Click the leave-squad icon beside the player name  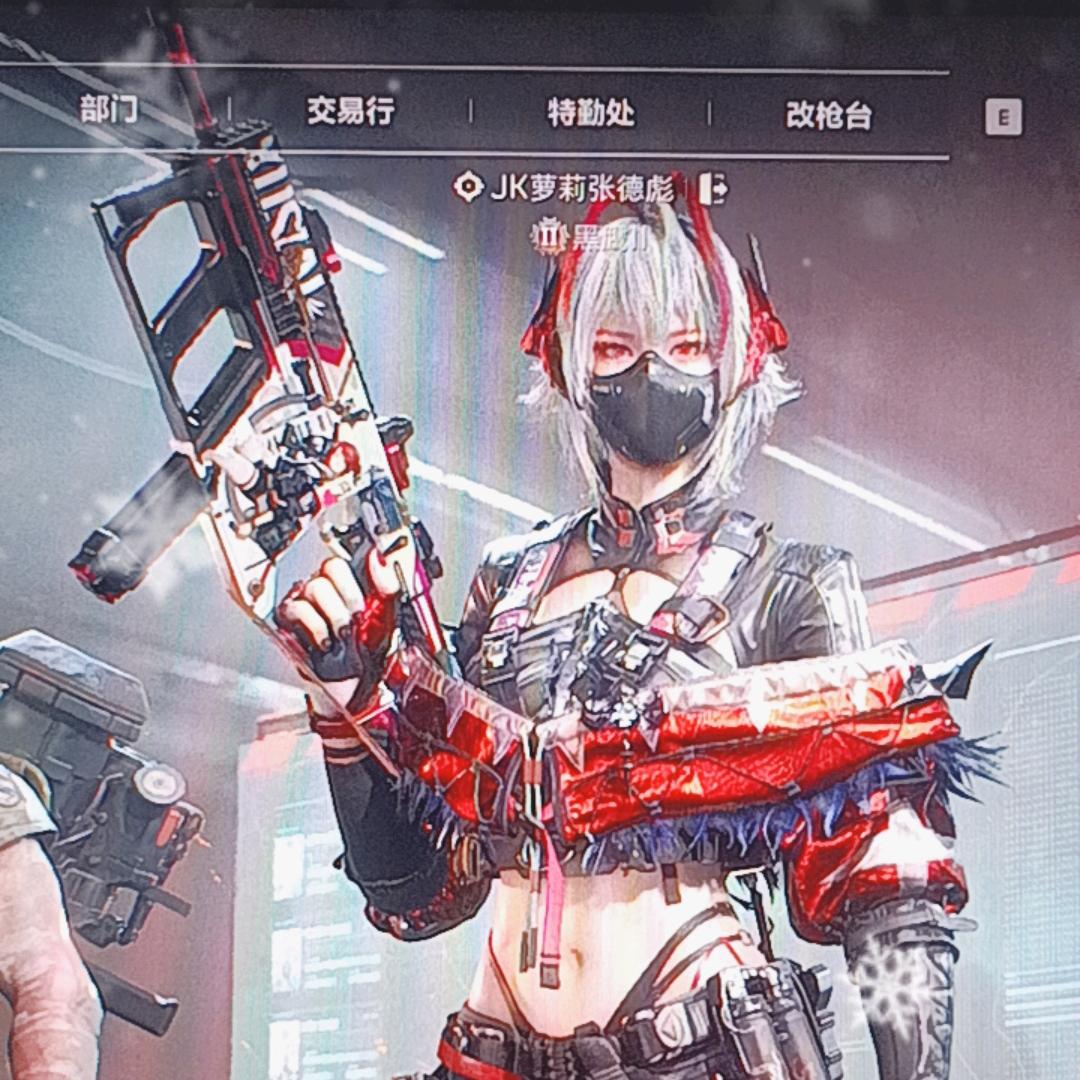(x=713, y=188)
